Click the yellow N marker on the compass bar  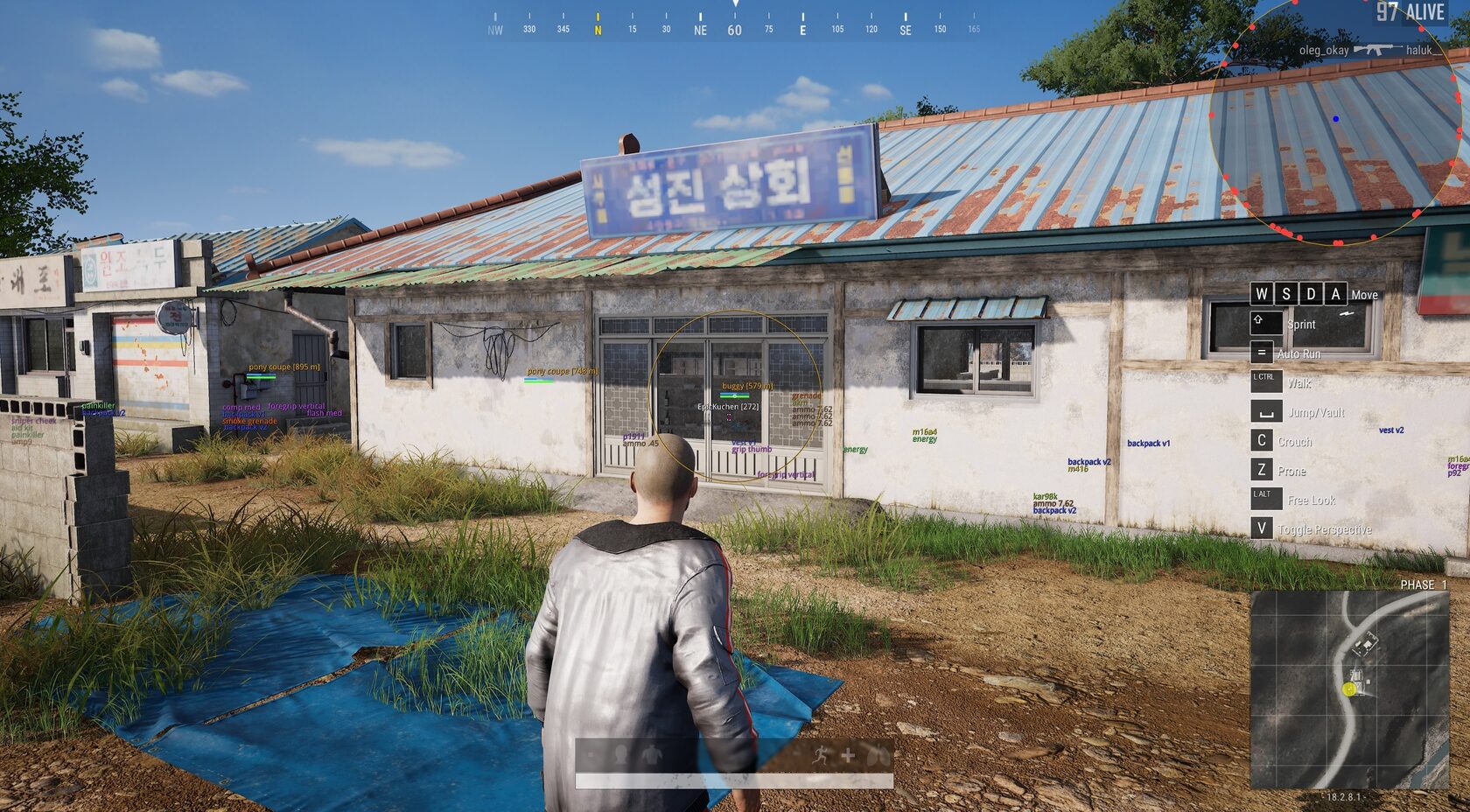598,27
